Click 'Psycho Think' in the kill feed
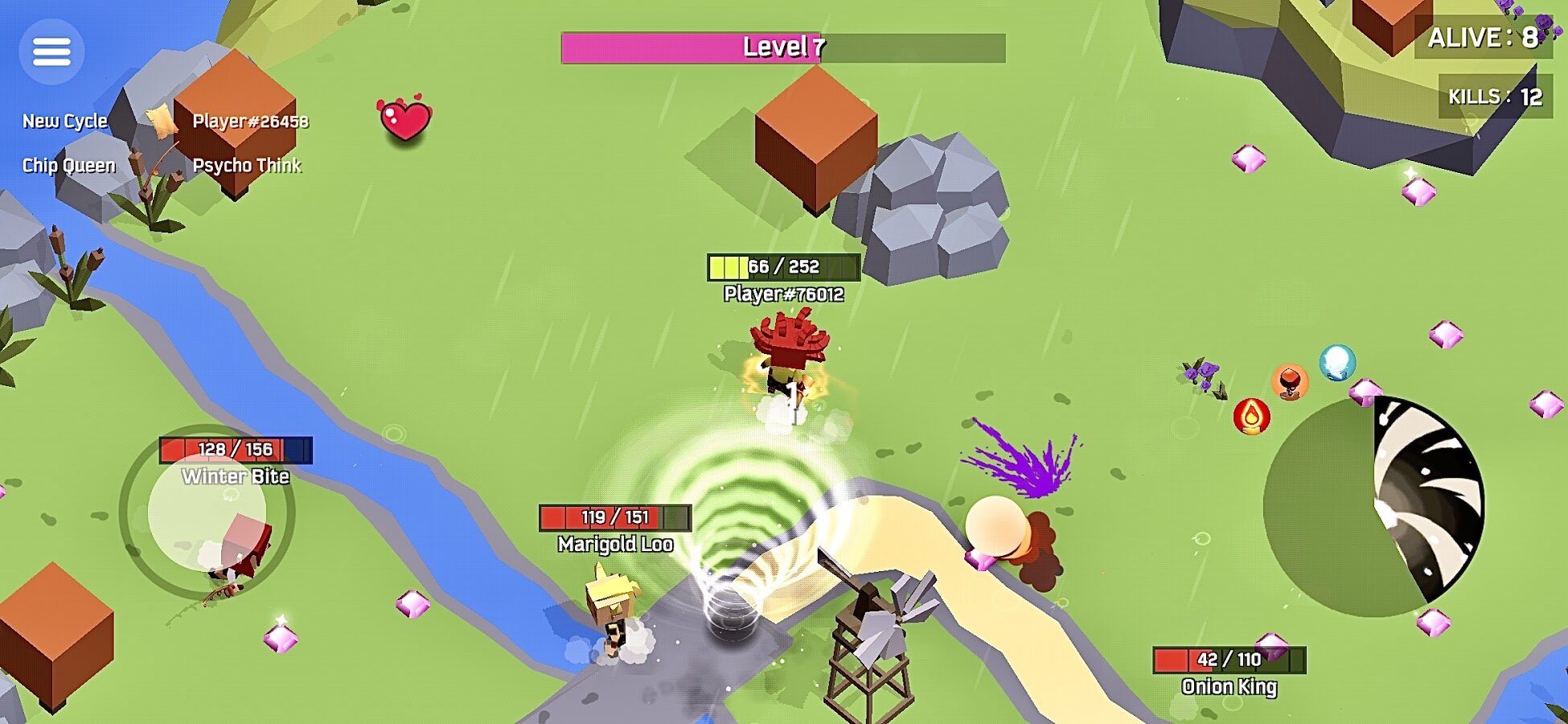Image resolution: width=1568 pixels, height=724 pixels. click(248, 167)
